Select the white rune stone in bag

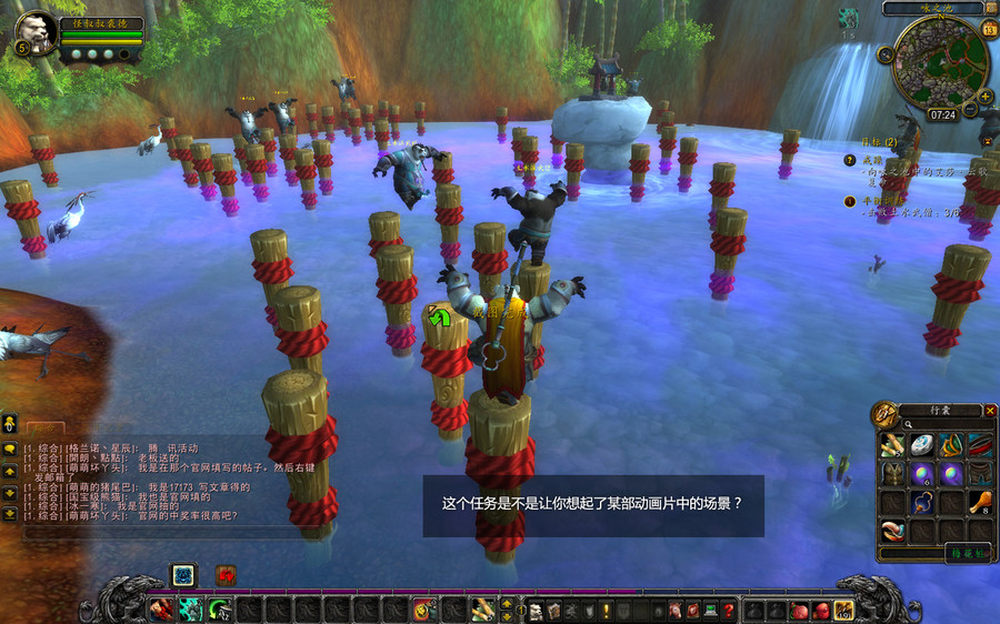coord(922,445)
